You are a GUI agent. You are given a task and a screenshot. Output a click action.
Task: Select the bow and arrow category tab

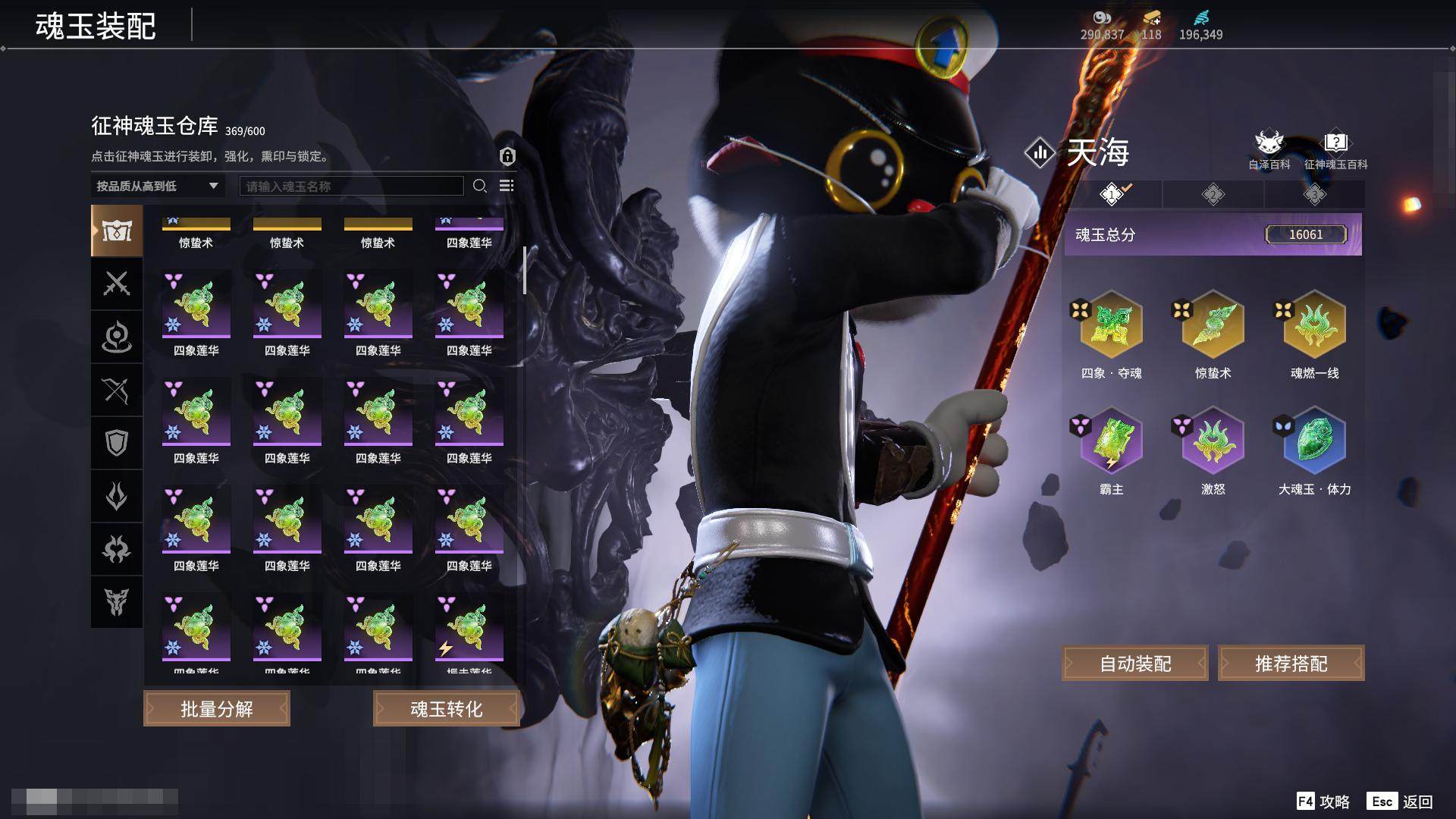pos(117,390)
